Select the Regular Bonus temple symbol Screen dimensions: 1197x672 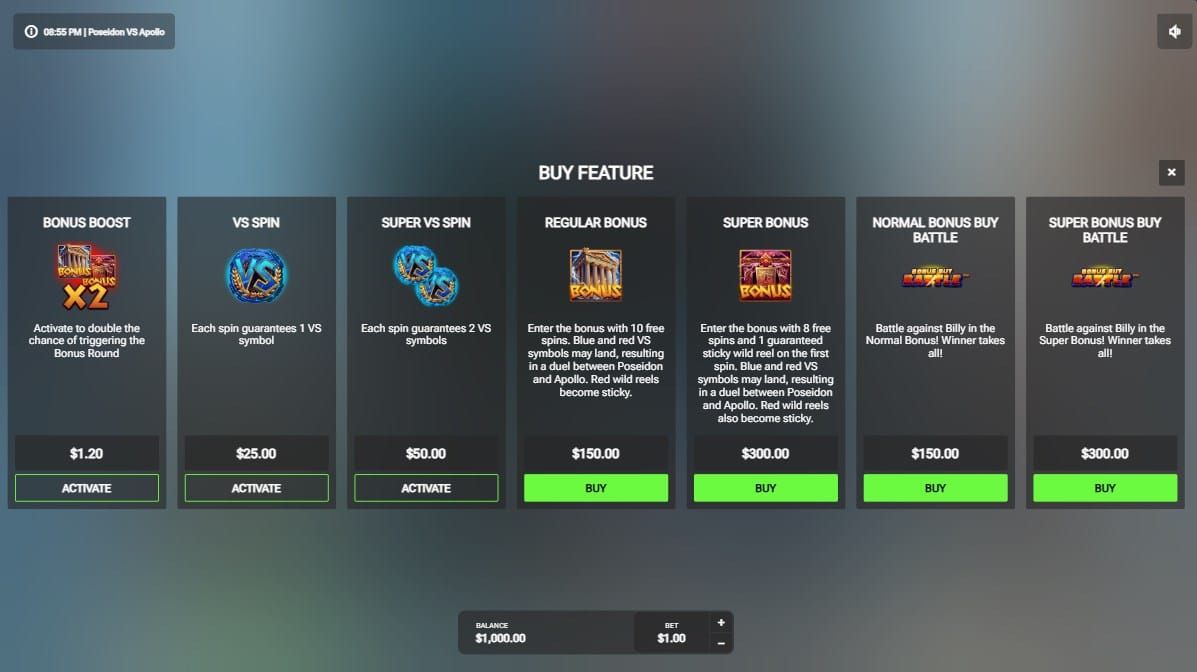596,275
